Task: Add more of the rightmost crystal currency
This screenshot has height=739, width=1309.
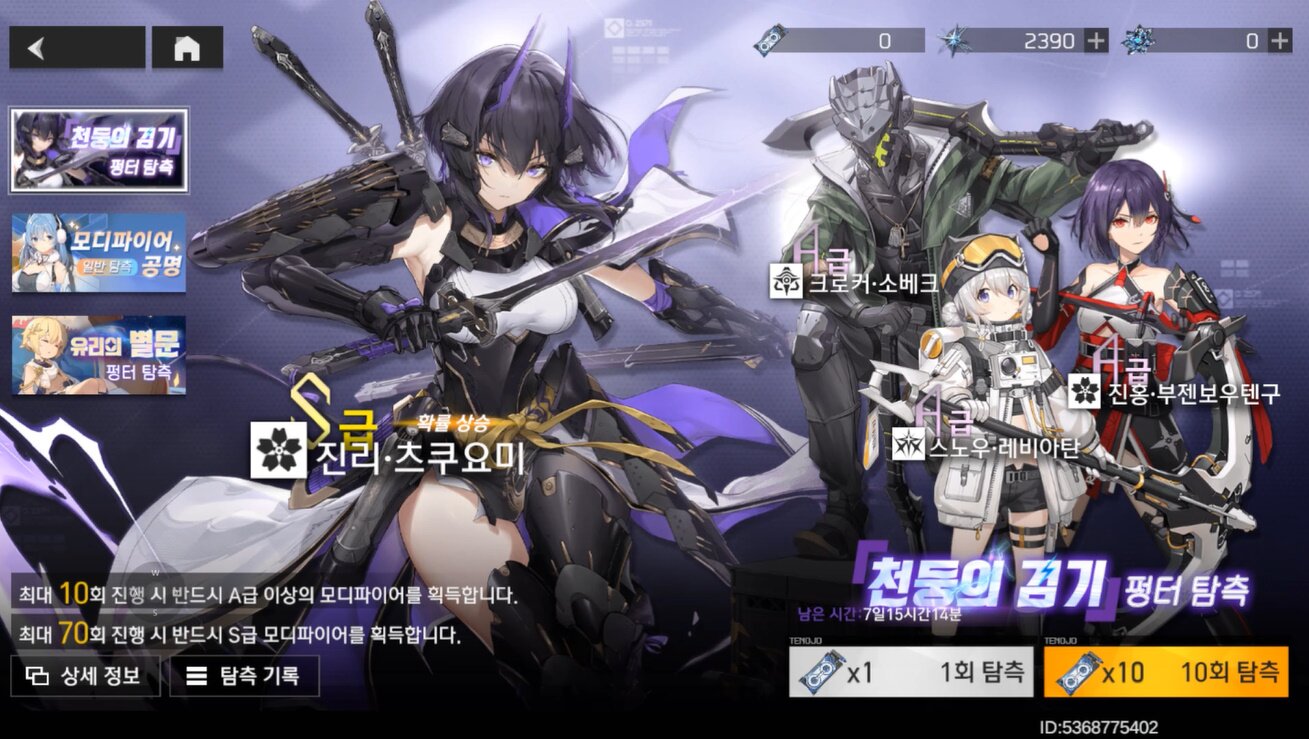Action: pos(1279,41)
